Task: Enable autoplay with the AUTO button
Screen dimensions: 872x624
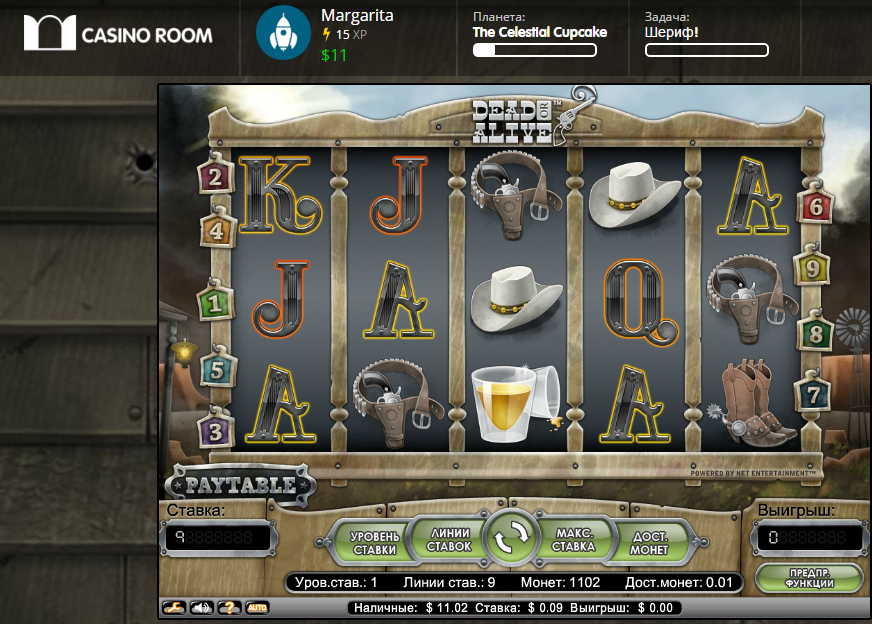Action: click(256, 607)
